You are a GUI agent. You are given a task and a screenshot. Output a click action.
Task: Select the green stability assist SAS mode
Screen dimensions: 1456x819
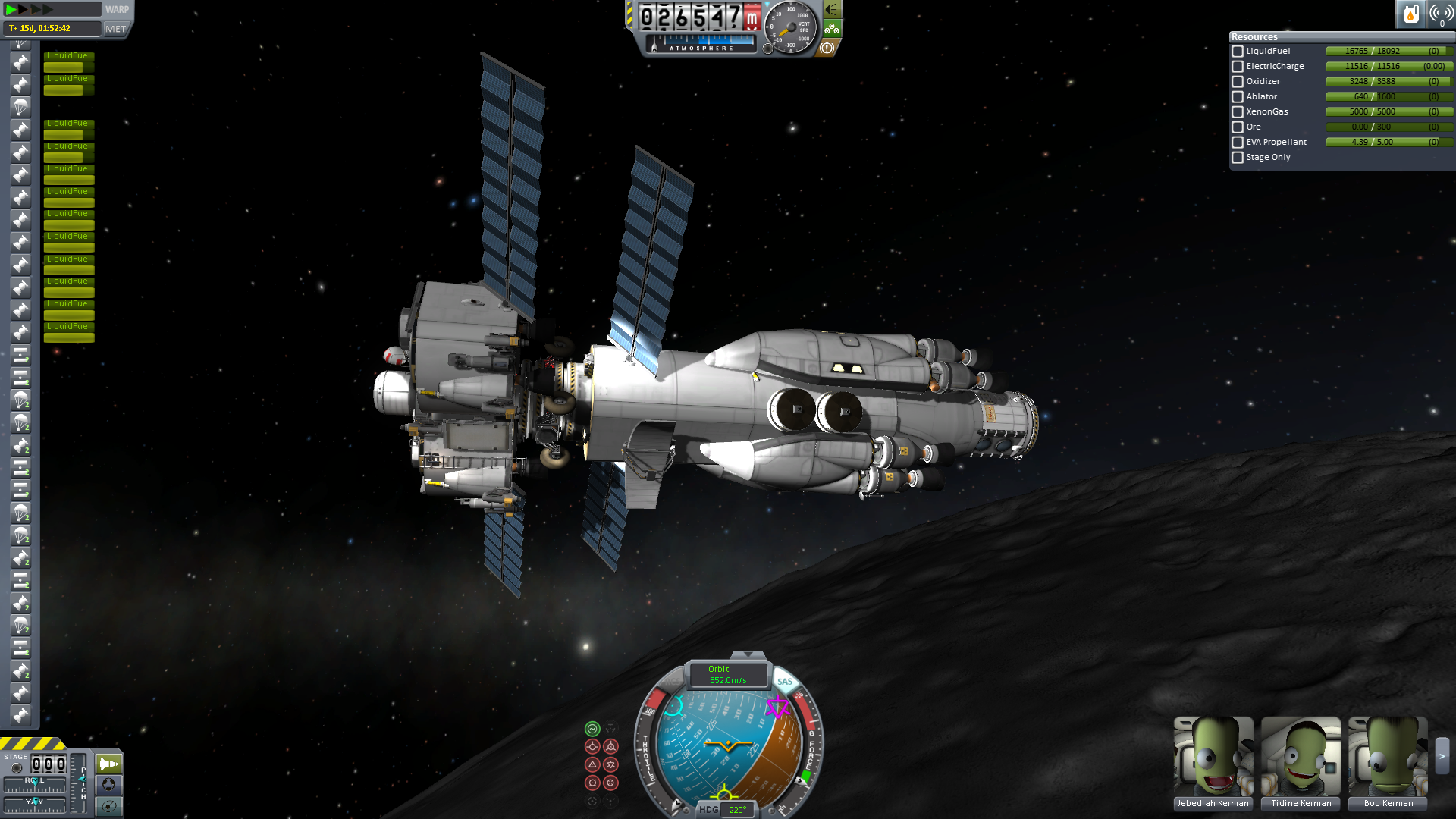592,729
